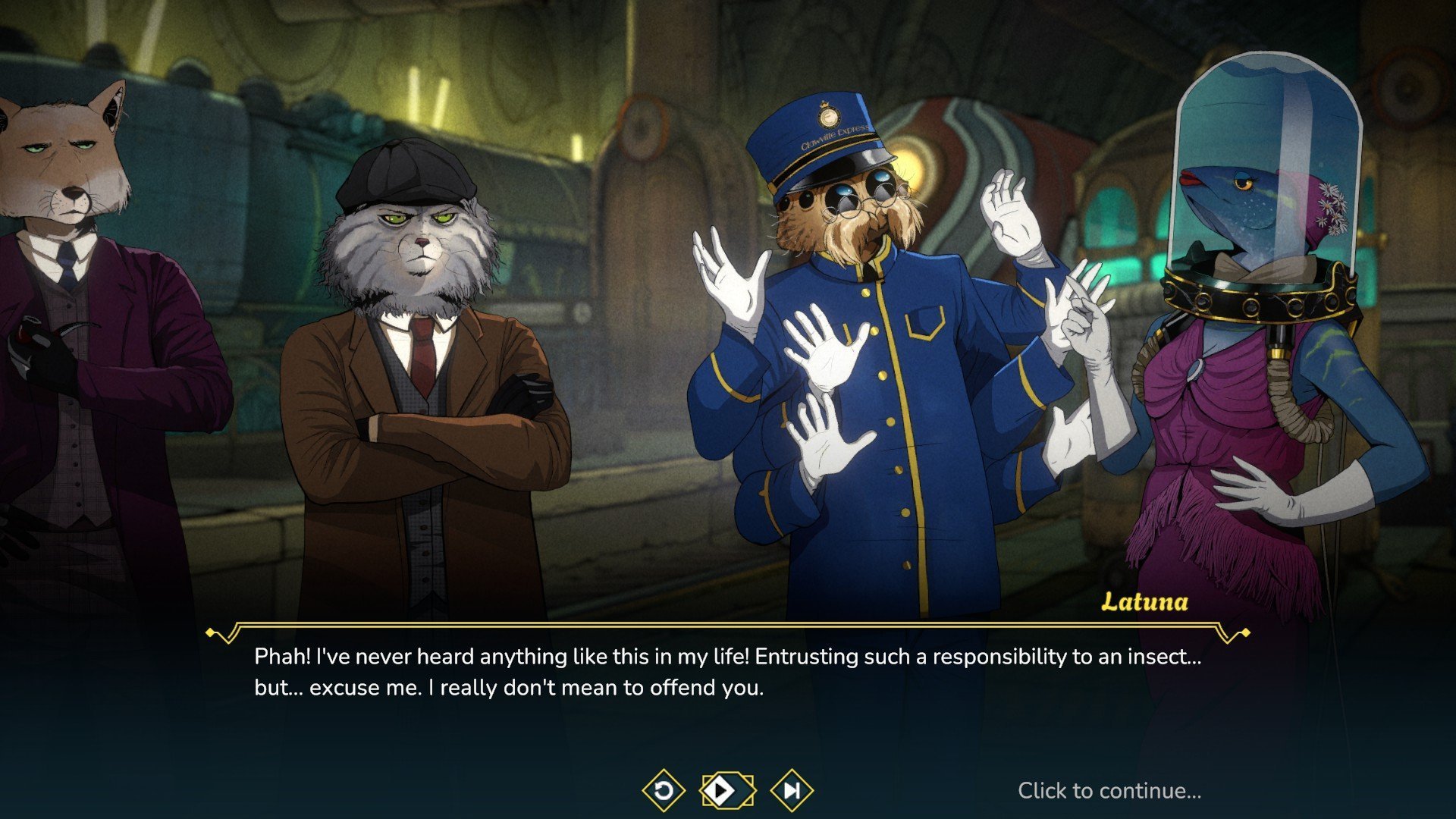1456x819 pixels.
Task: Click to continue the dialogue
Action: point(1109,791)
